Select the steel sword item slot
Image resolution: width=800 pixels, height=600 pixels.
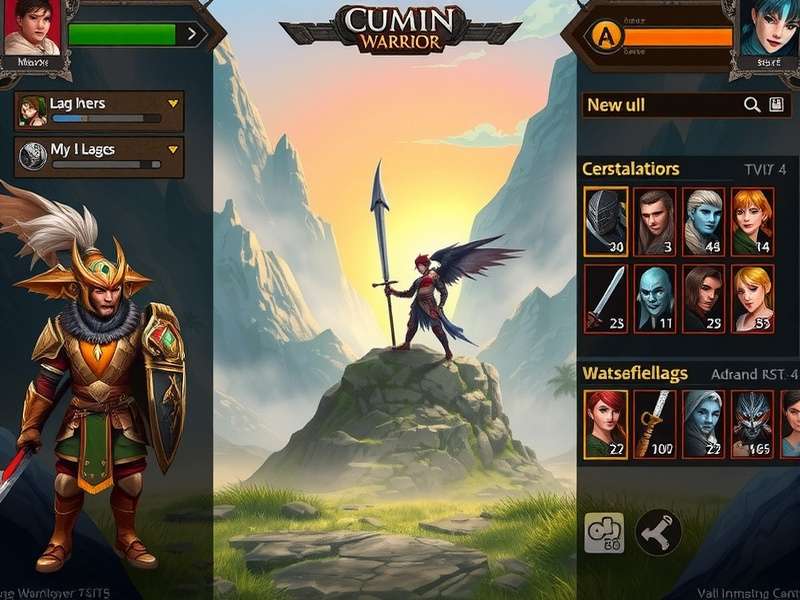tap(606, 297)
